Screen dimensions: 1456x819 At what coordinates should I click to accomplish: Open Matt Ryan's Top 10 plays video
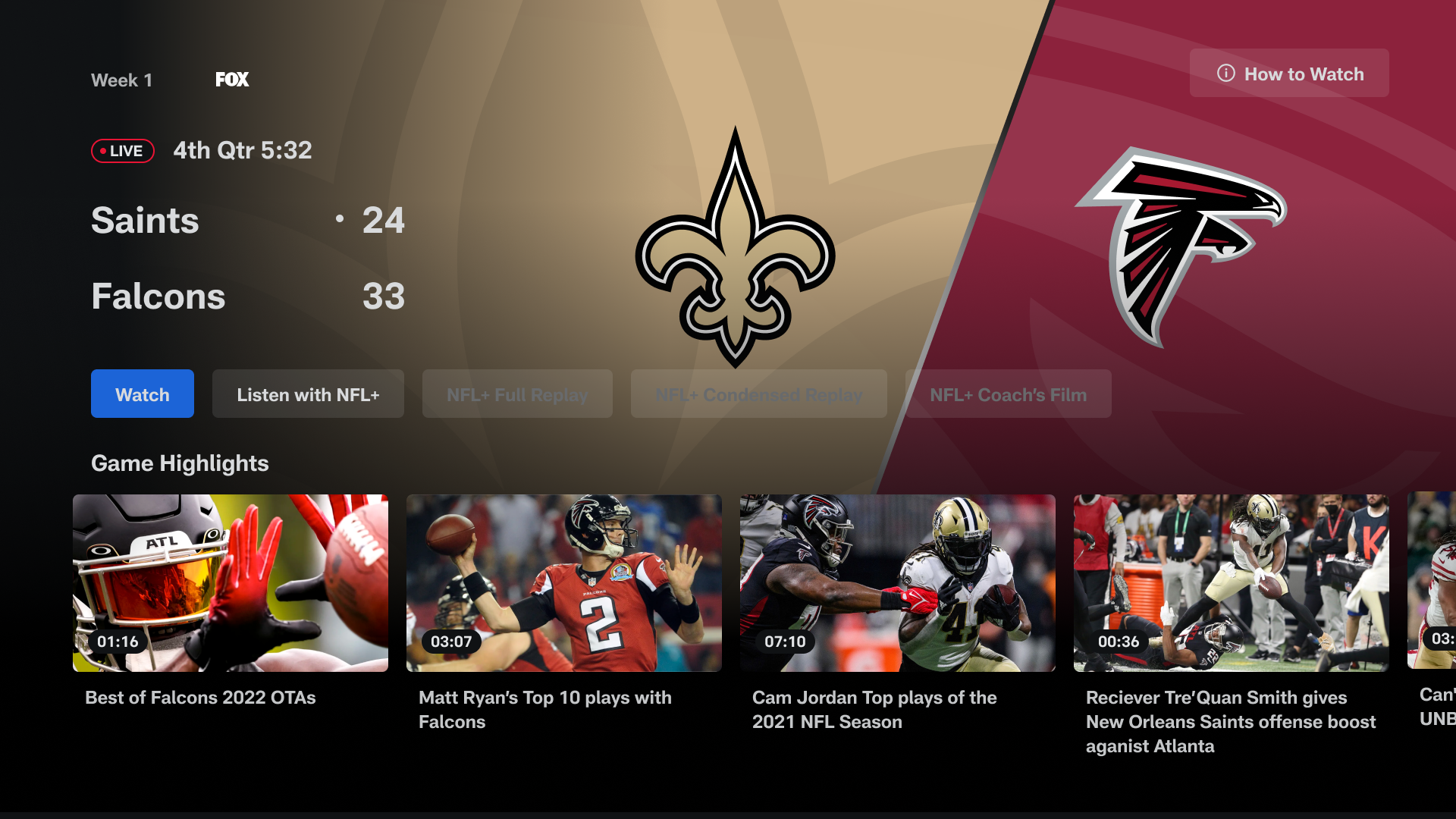564,582
